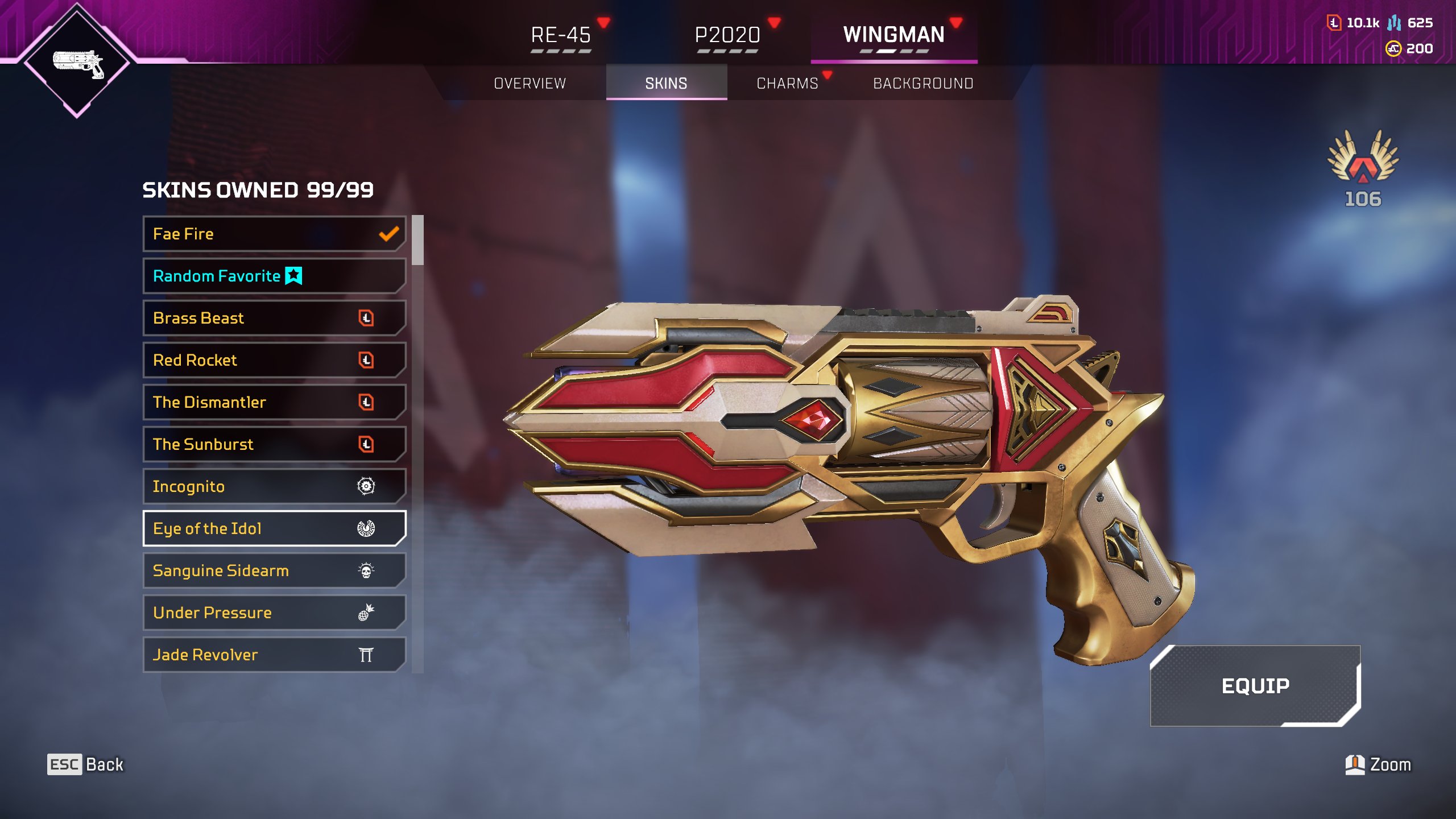Preview the Under Pressure skin

274,613
